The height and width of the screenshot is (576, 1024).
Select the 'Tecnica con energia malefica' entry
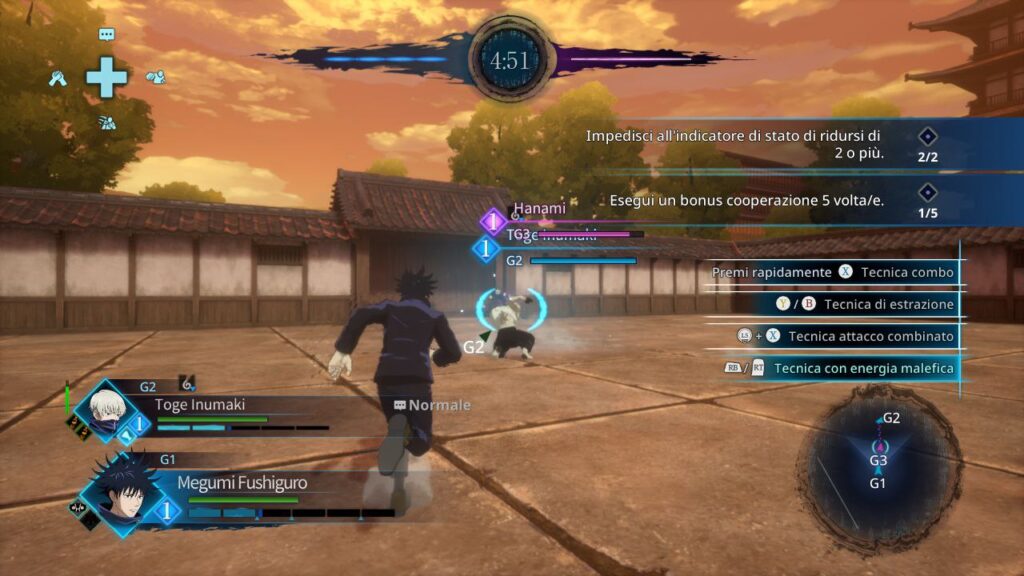(840, 368)
